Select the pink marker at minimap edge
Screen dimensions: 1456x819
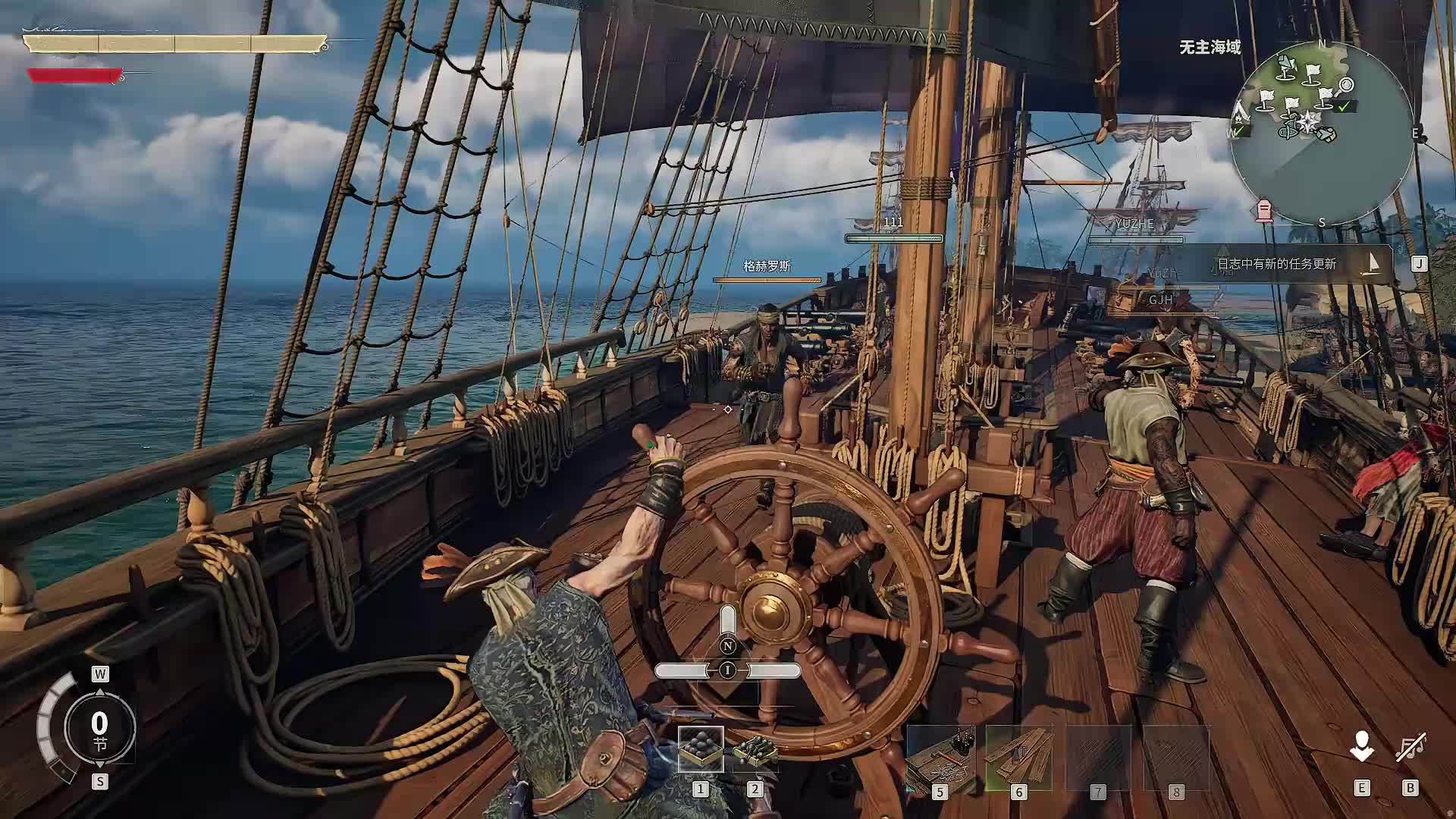(1264, 210)
